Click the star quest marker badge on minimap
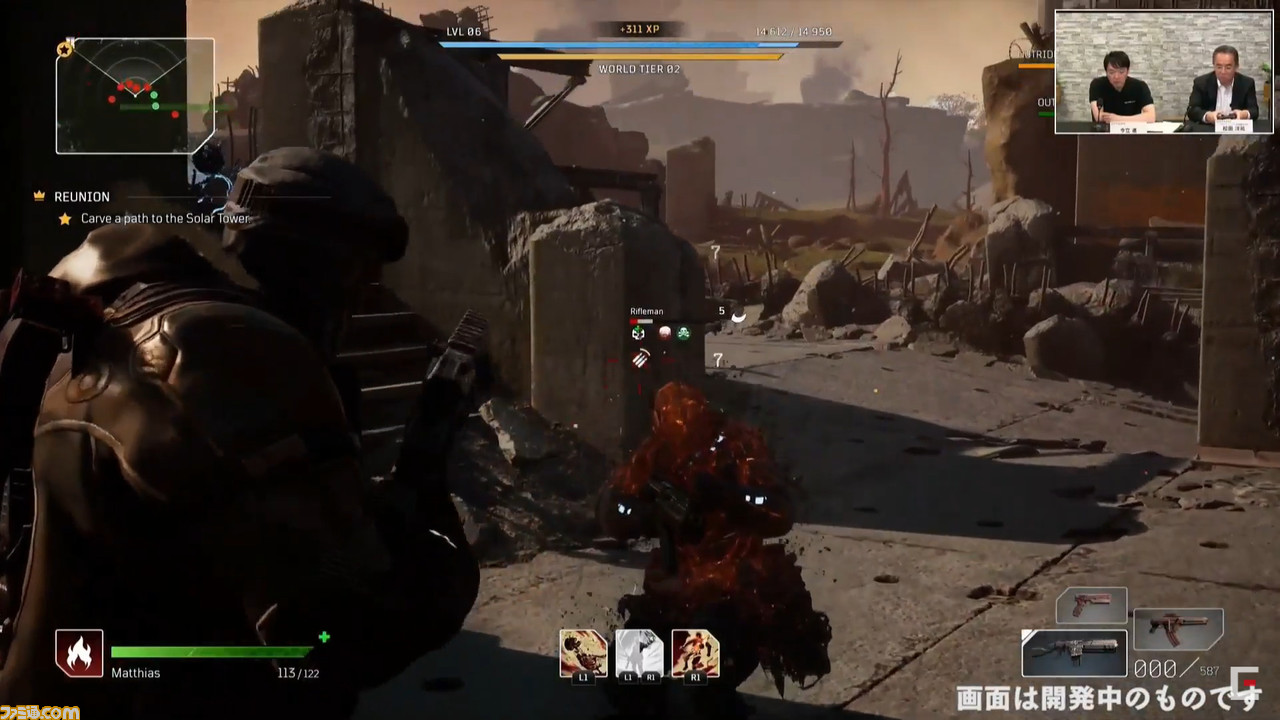This screenshot has width=1280, height=720. tap(65, 48)
